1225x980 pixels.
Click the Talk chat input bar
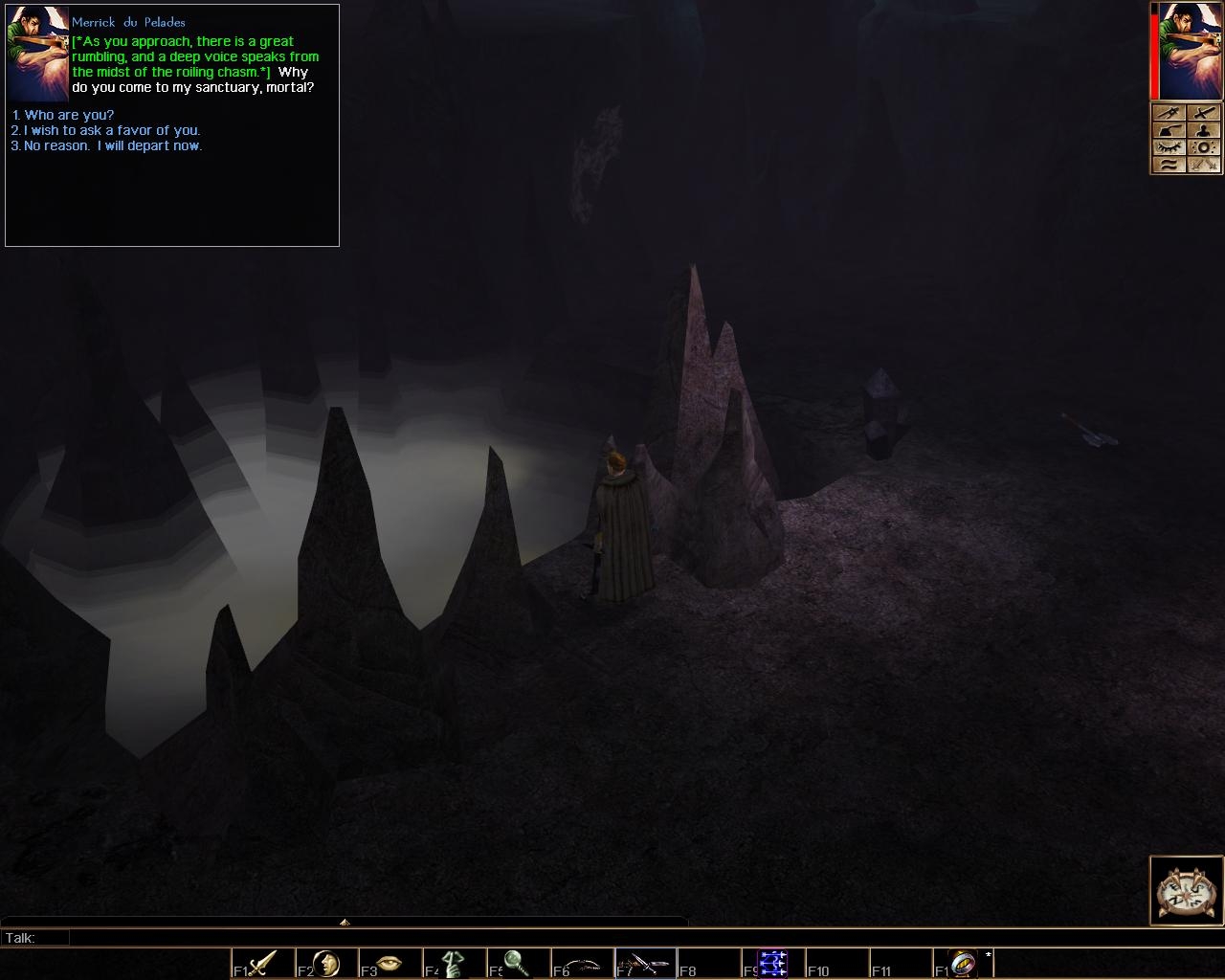[383, 938]
